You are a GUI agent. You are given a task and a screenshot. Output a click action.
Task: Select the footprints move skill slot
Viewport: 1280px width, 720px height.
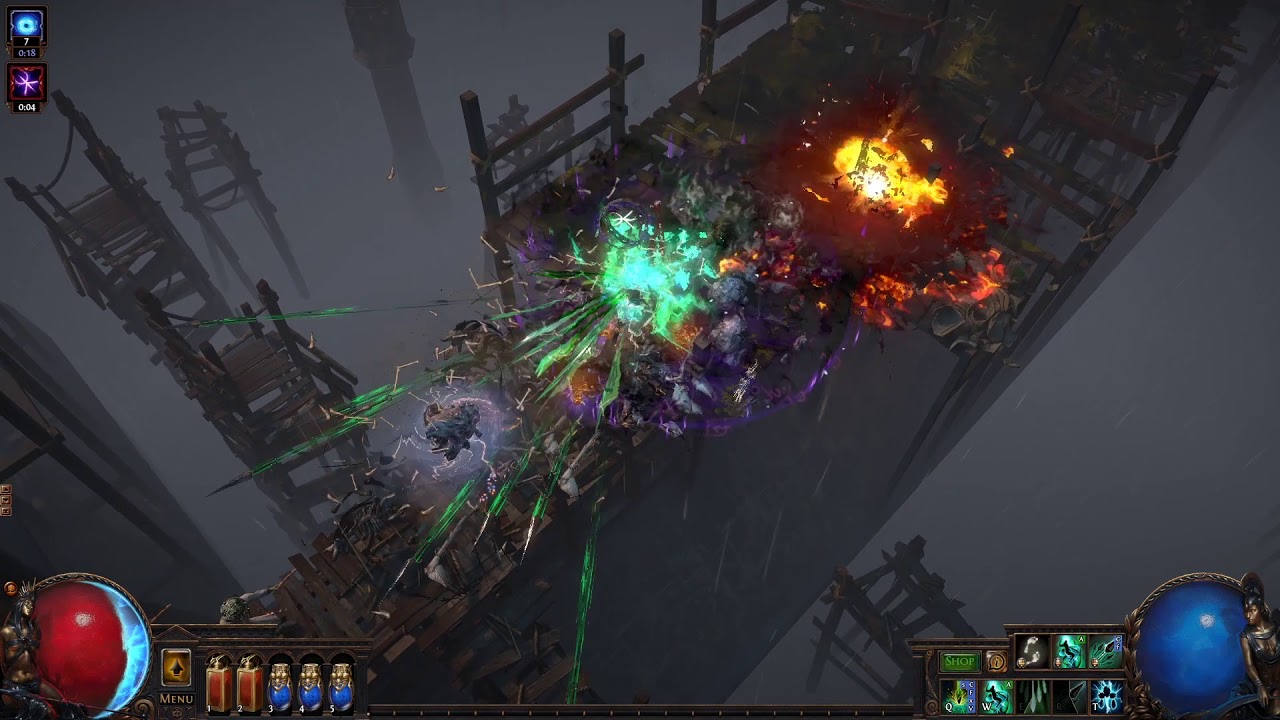pyautogui.click(x=1032, y=652)
